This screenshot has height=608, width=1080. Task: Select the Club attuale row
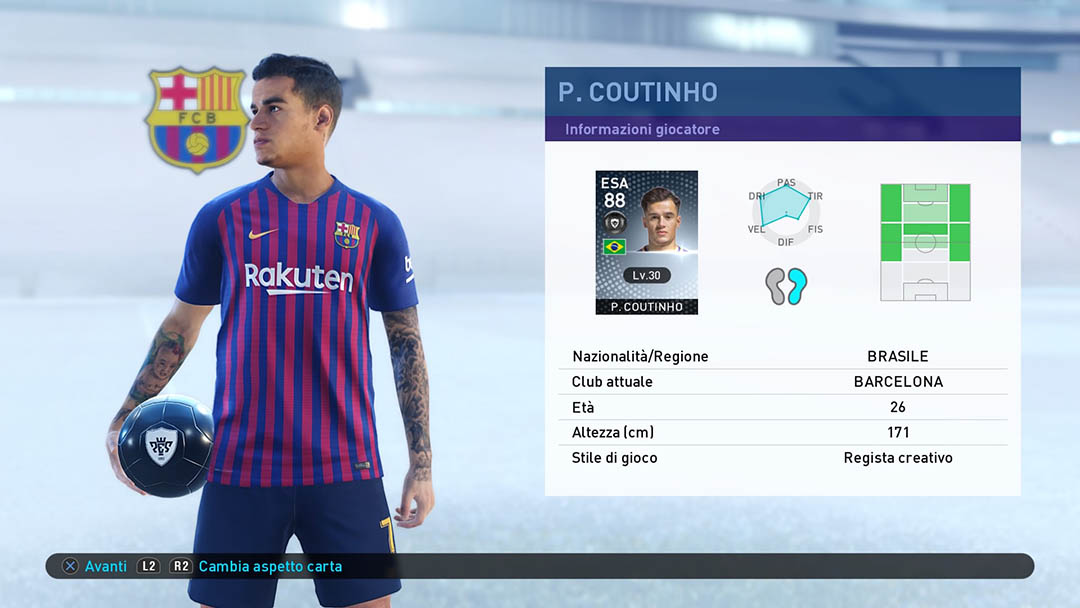coord(782,382)
